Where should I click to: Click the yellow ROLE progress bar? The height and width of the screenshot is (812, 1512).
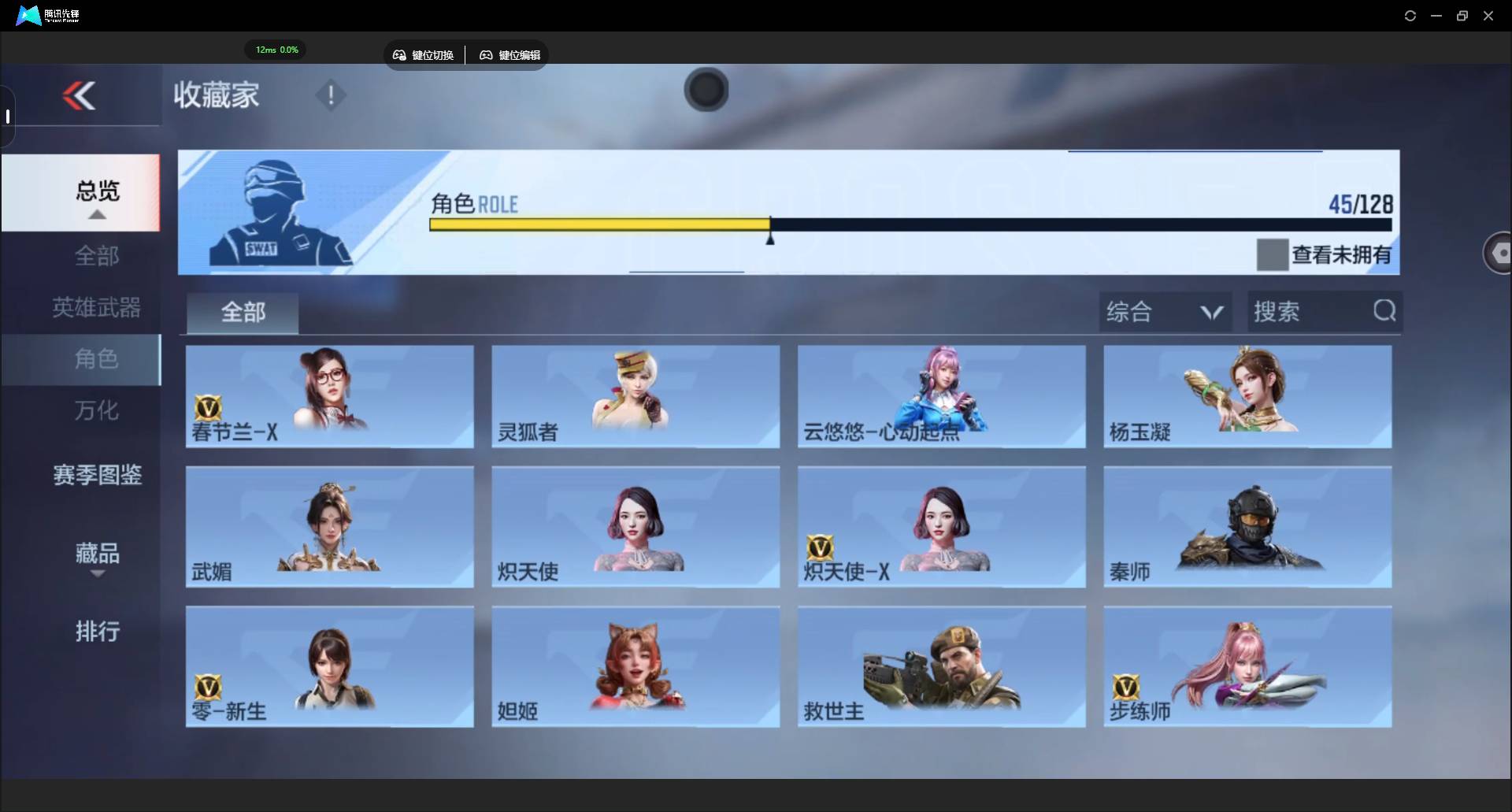click(598, 224)
